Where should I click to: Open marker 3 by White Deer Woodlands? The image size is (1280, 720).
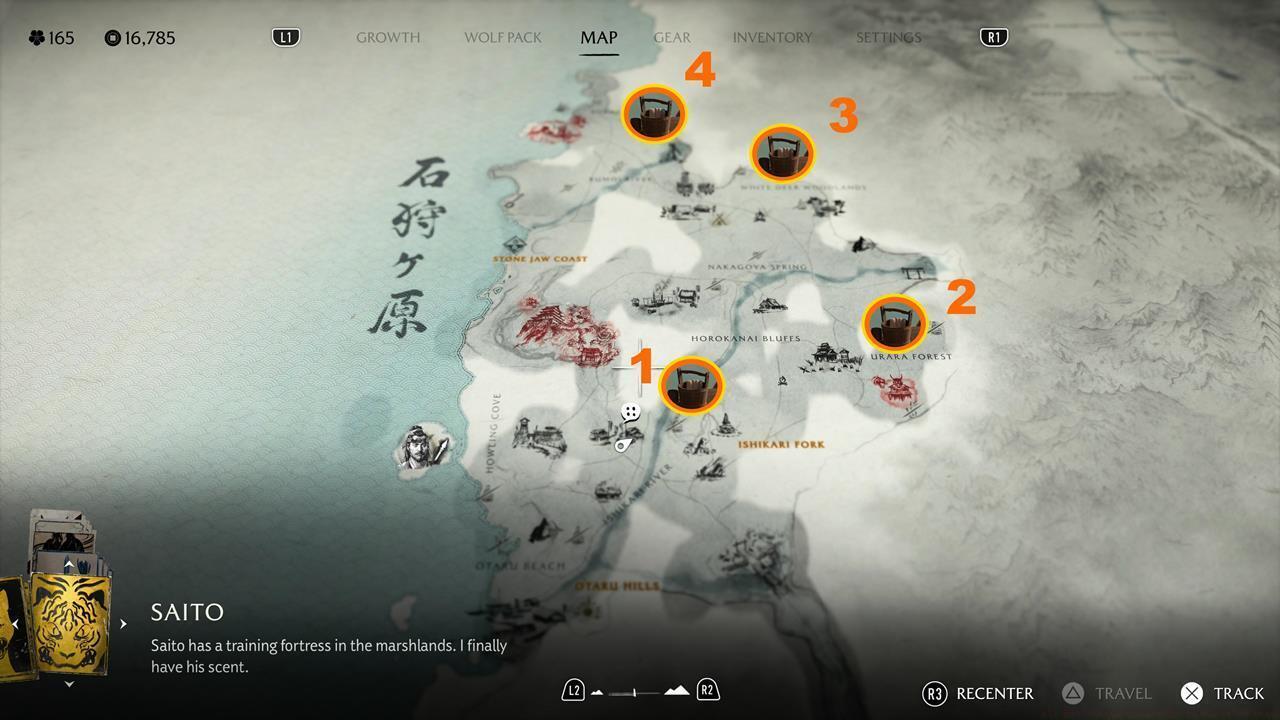click(781, 153)
